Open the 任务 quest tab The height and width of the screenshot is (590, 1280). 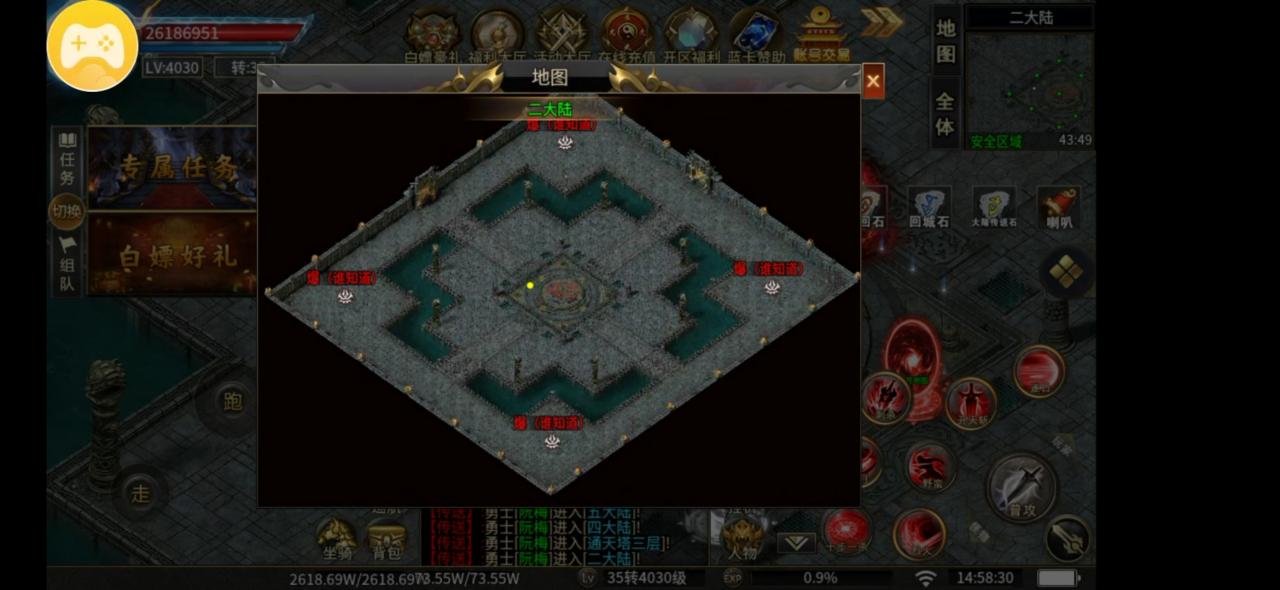tap(67, 159)
